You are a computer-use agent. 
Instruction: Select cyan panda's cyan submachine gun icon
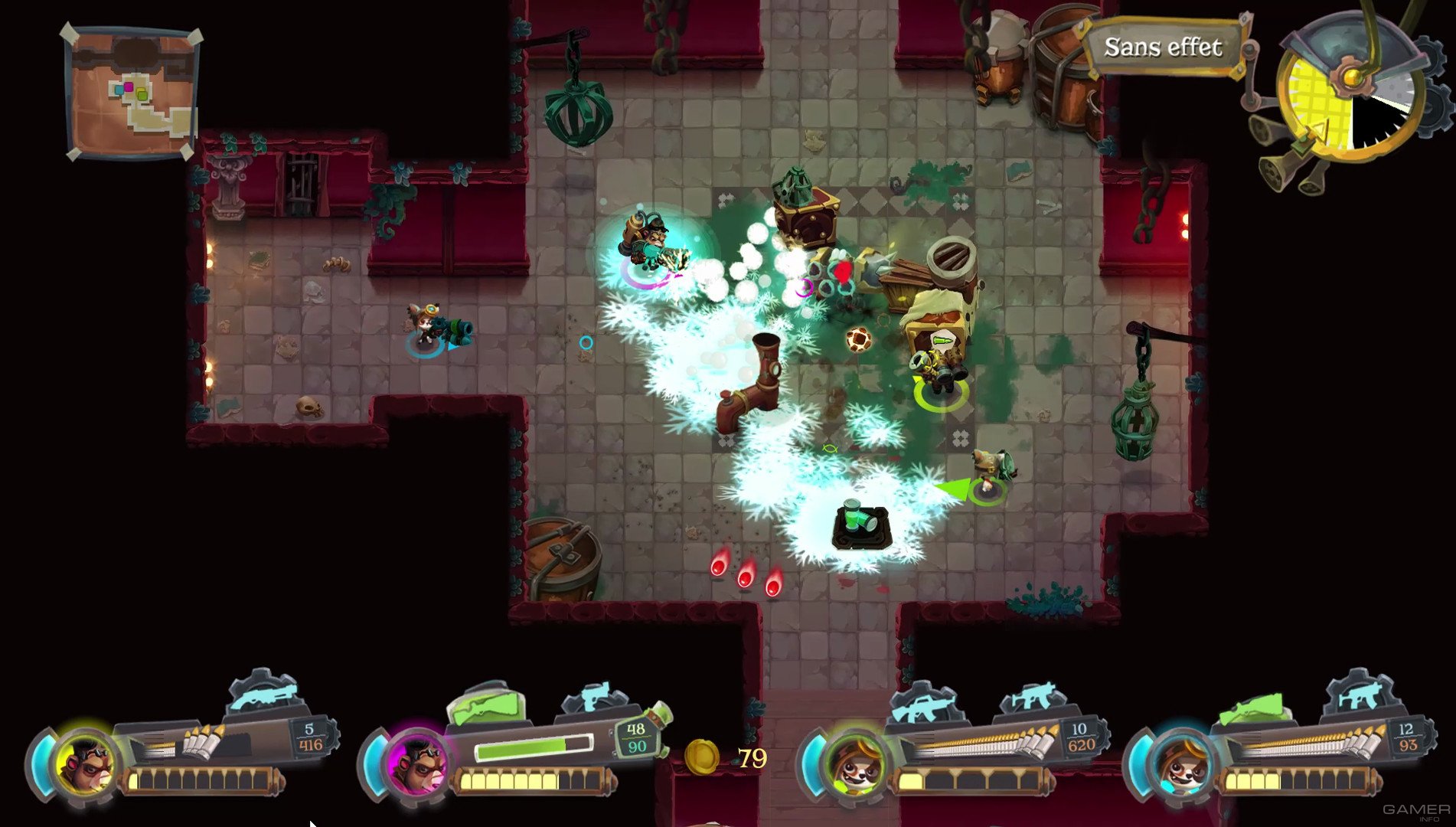pos(1361,695)
